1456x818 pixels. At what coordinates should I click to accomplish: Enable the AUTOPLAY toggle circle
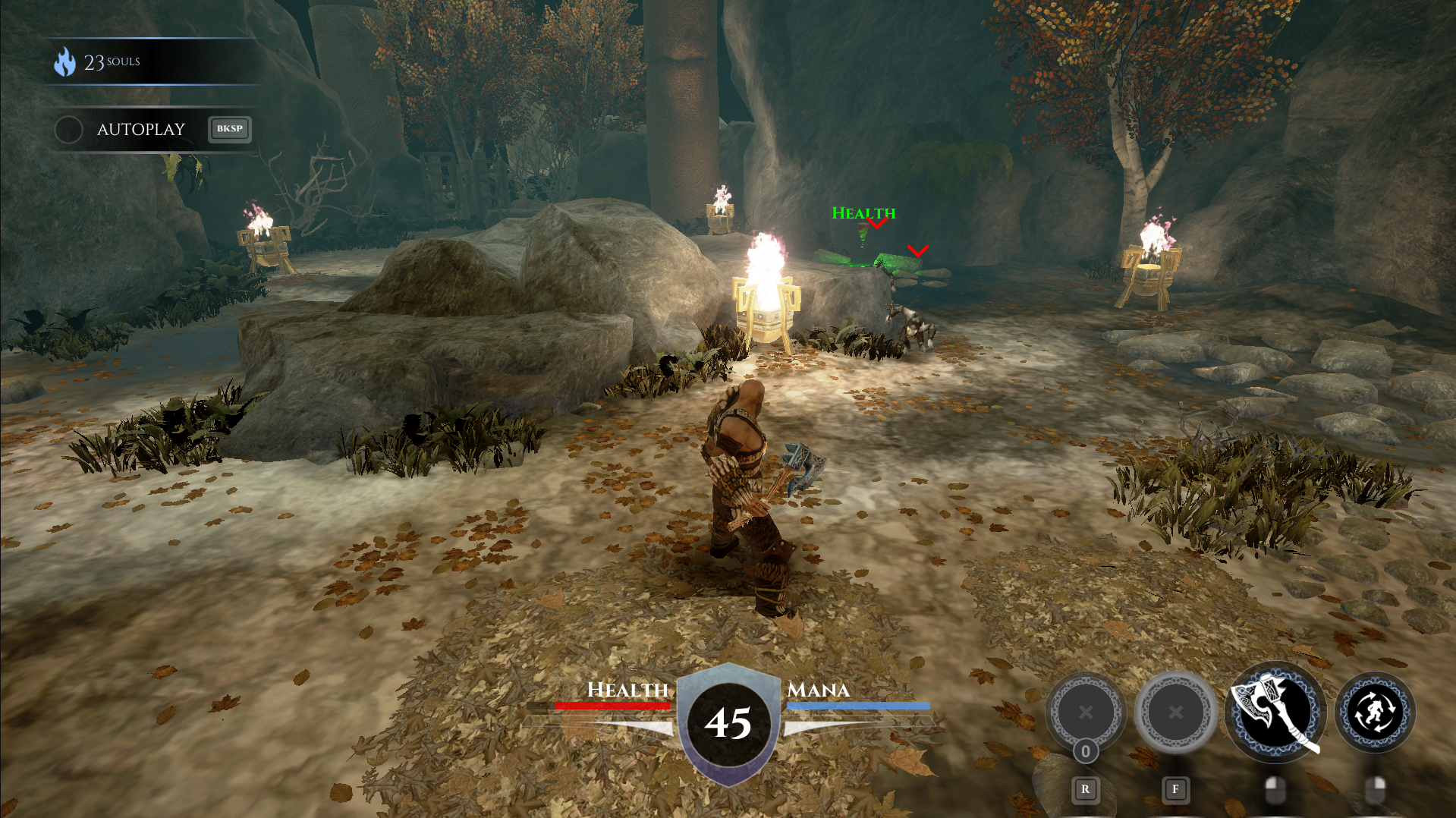[68, 130]
